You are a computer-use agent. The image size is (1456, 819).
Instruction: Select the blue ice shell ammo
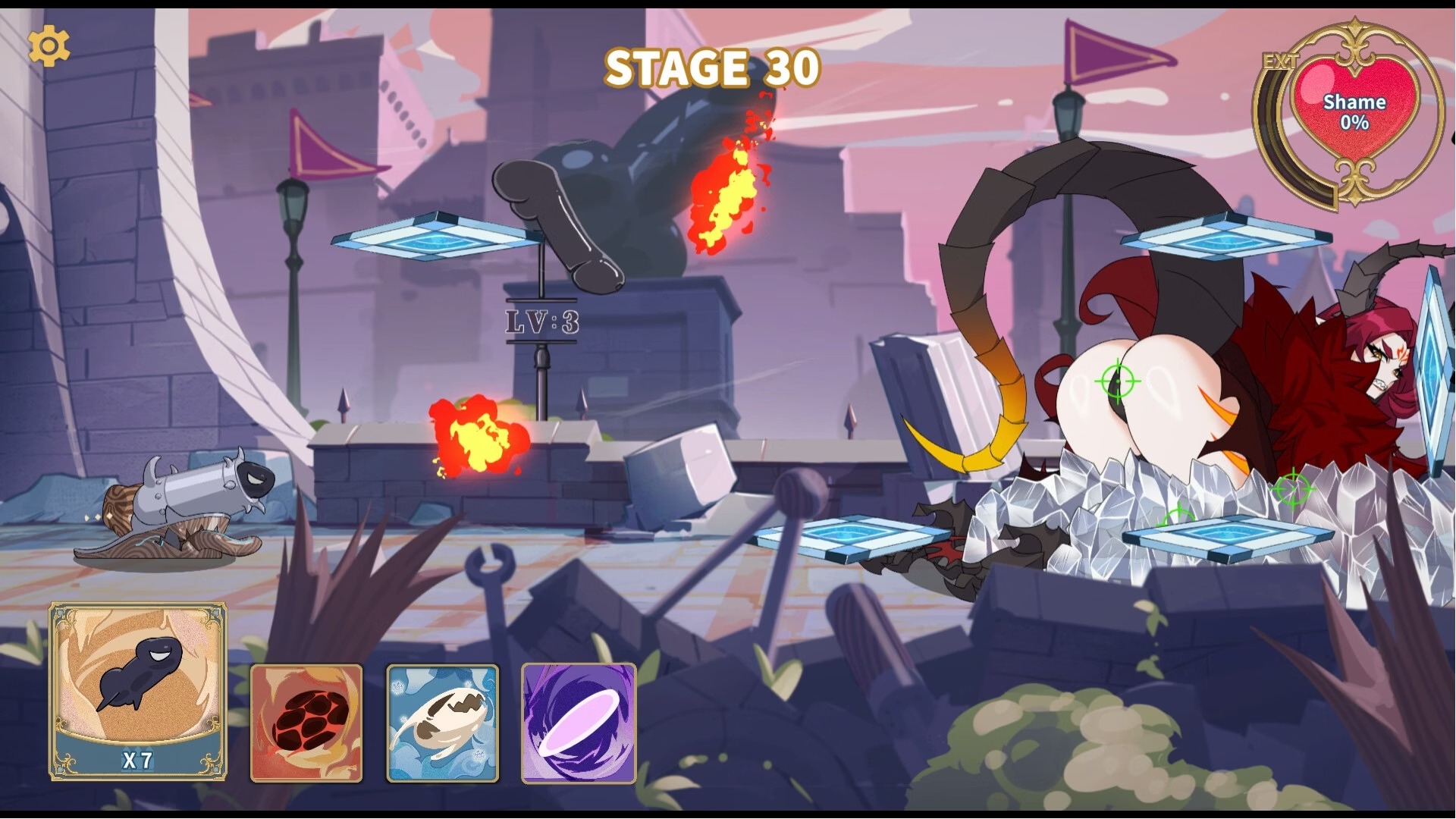coord(443,723)
